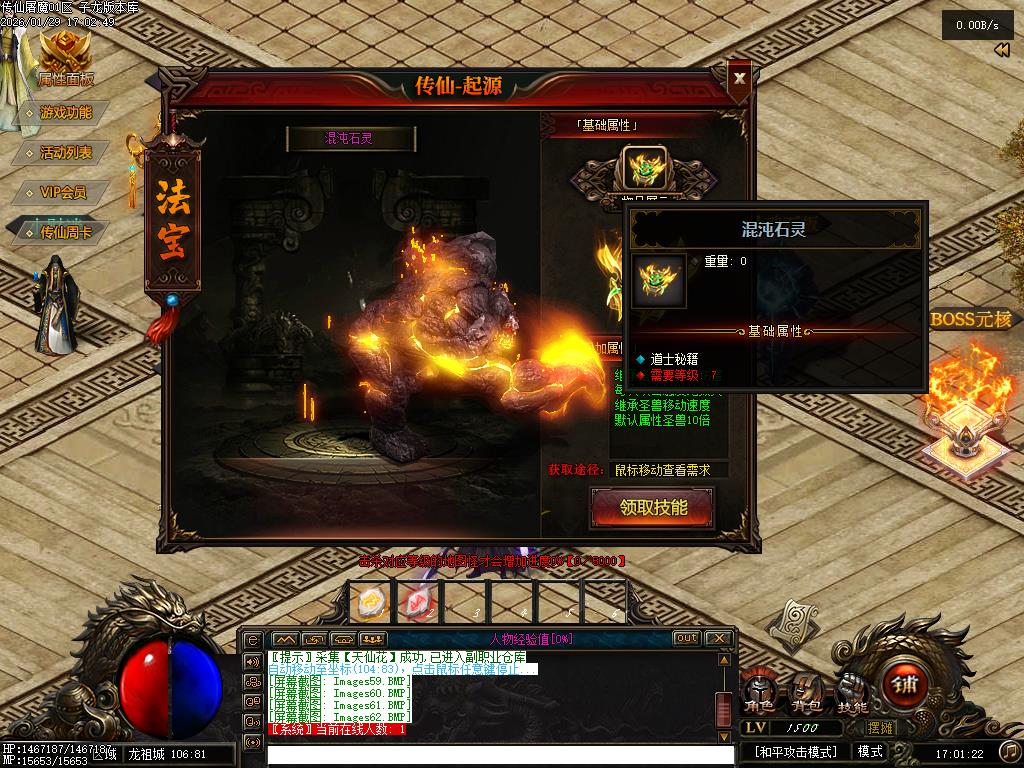This screenshot has width=1024, height=768.
Task: Open the 活动列表 activity list
Action: coord(65,152)
